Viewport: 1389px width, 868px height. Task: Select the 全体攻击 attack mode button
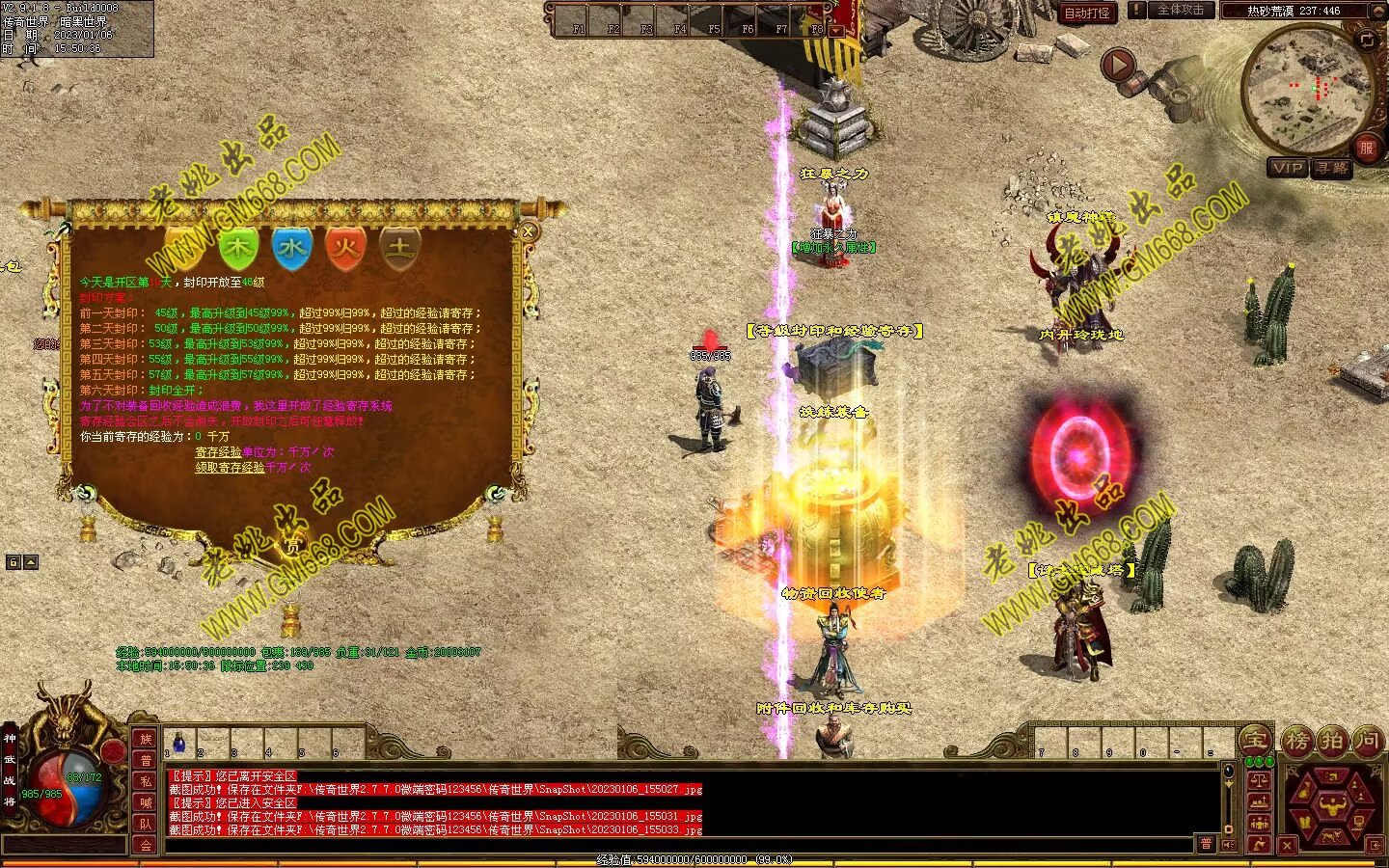1180,11
